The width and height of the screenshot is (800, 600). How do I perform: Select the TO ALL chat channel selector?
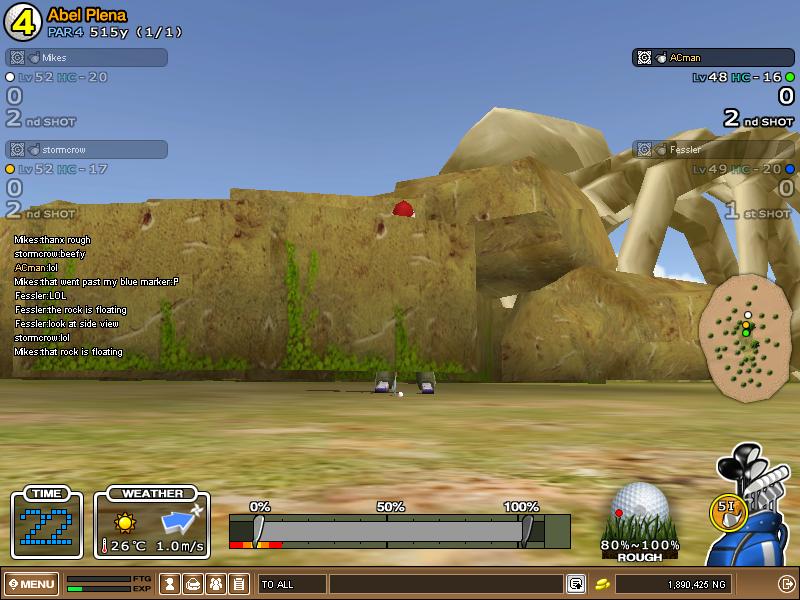coord(291,584)
